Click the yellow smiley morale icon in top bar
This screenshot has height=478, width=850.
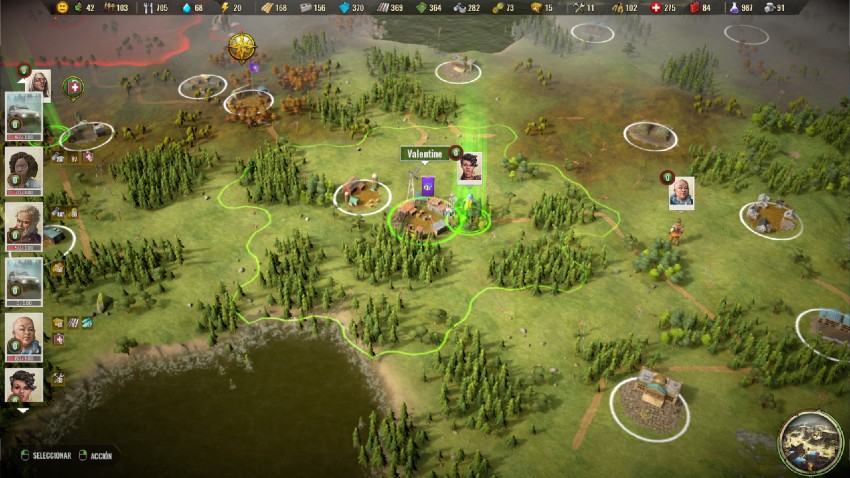pos(62,7)
